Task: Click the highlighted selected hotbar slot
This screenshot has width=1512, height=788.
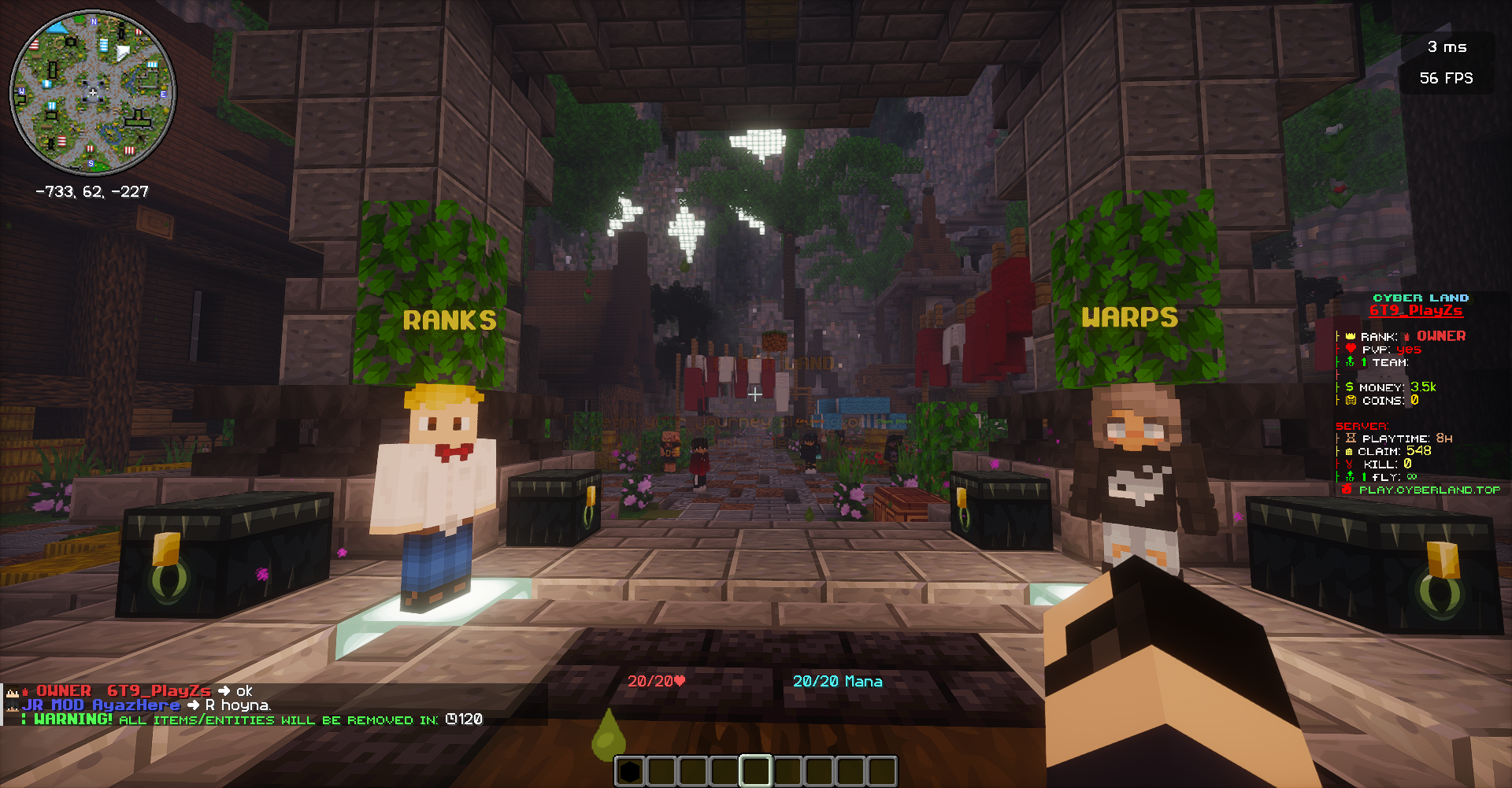Action: click(755, 771)
